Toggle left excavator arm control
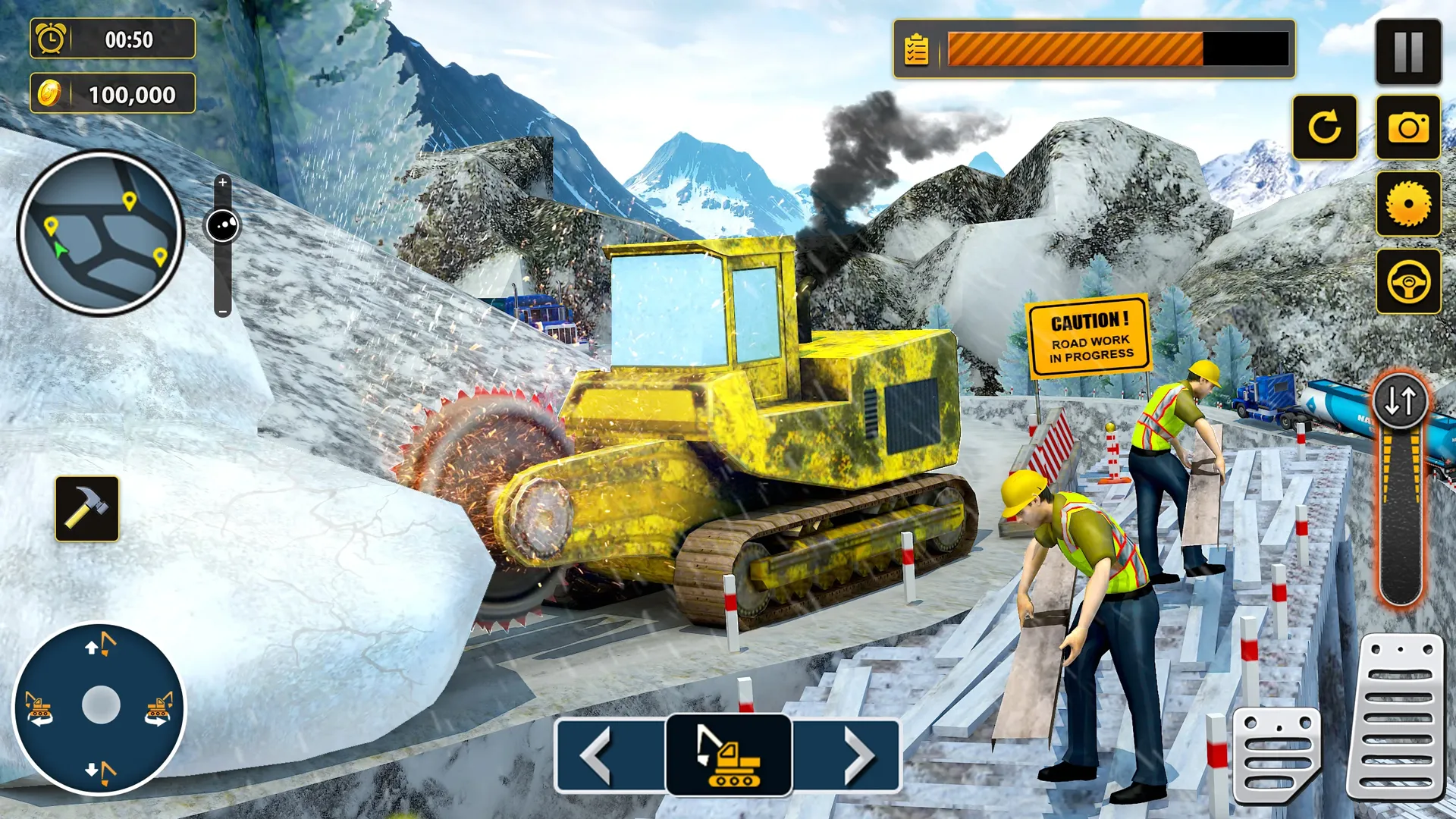 pos(36,709)
